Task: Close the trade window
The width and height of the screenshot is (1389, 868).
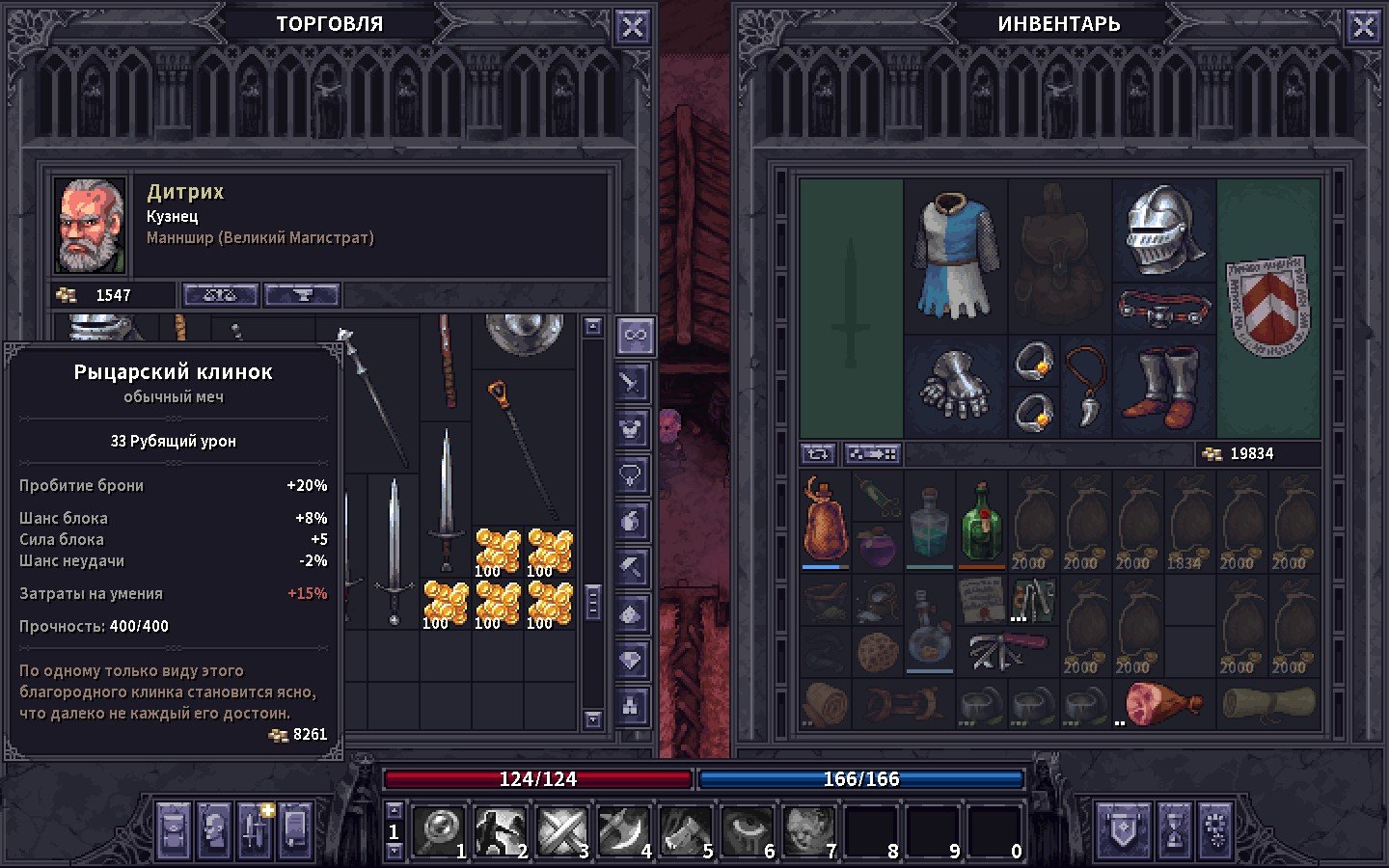Action: coord(632,27)
